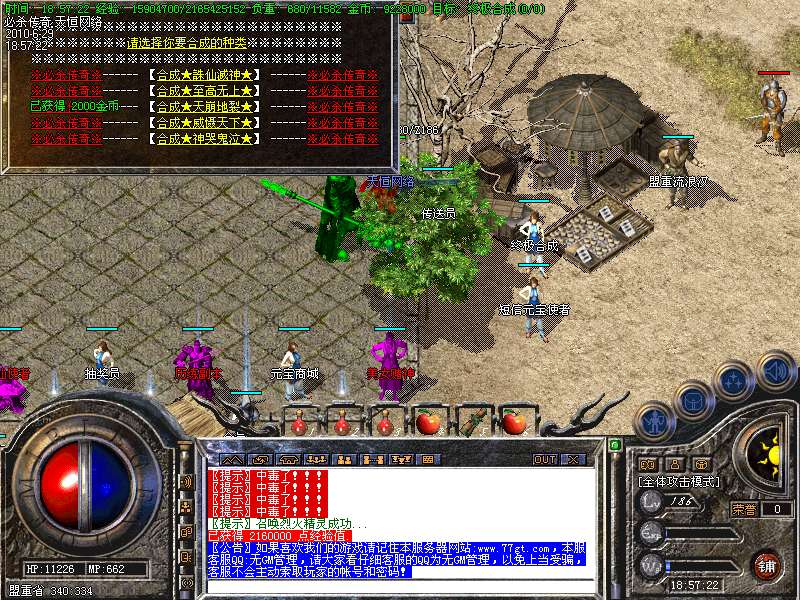Pick the 合成★天崩地裂★ synthesis option
800x600 pixels.
click(204, 106)
